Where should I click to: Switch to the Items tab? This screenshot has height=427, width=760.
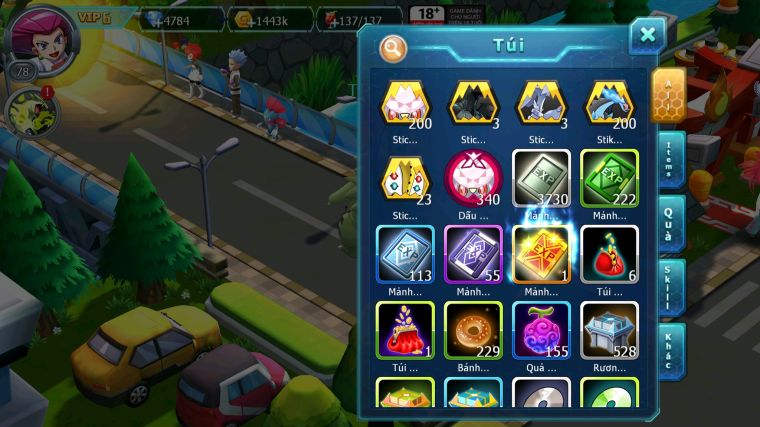pyautogui.click(x=670, y=160)
